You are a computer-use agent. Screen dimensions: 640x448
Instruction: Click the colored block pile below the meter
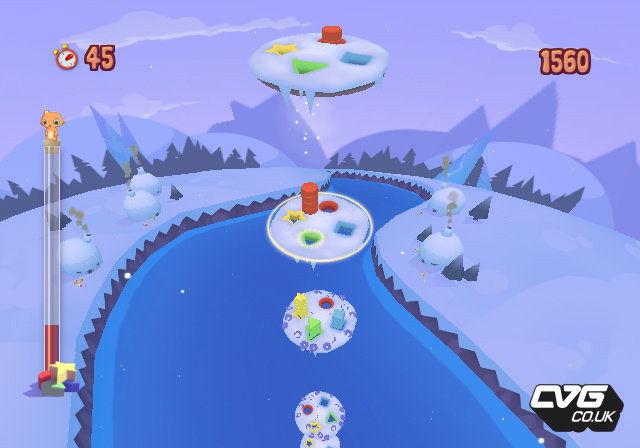coord(57,378)
